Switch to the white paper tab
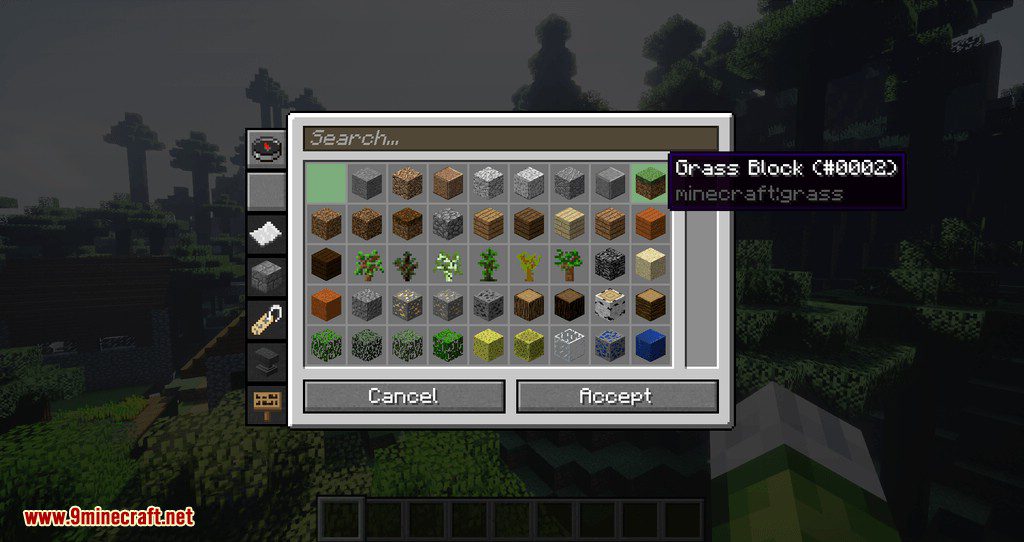This screenshot has height=542, width=1024. (267, 234)
